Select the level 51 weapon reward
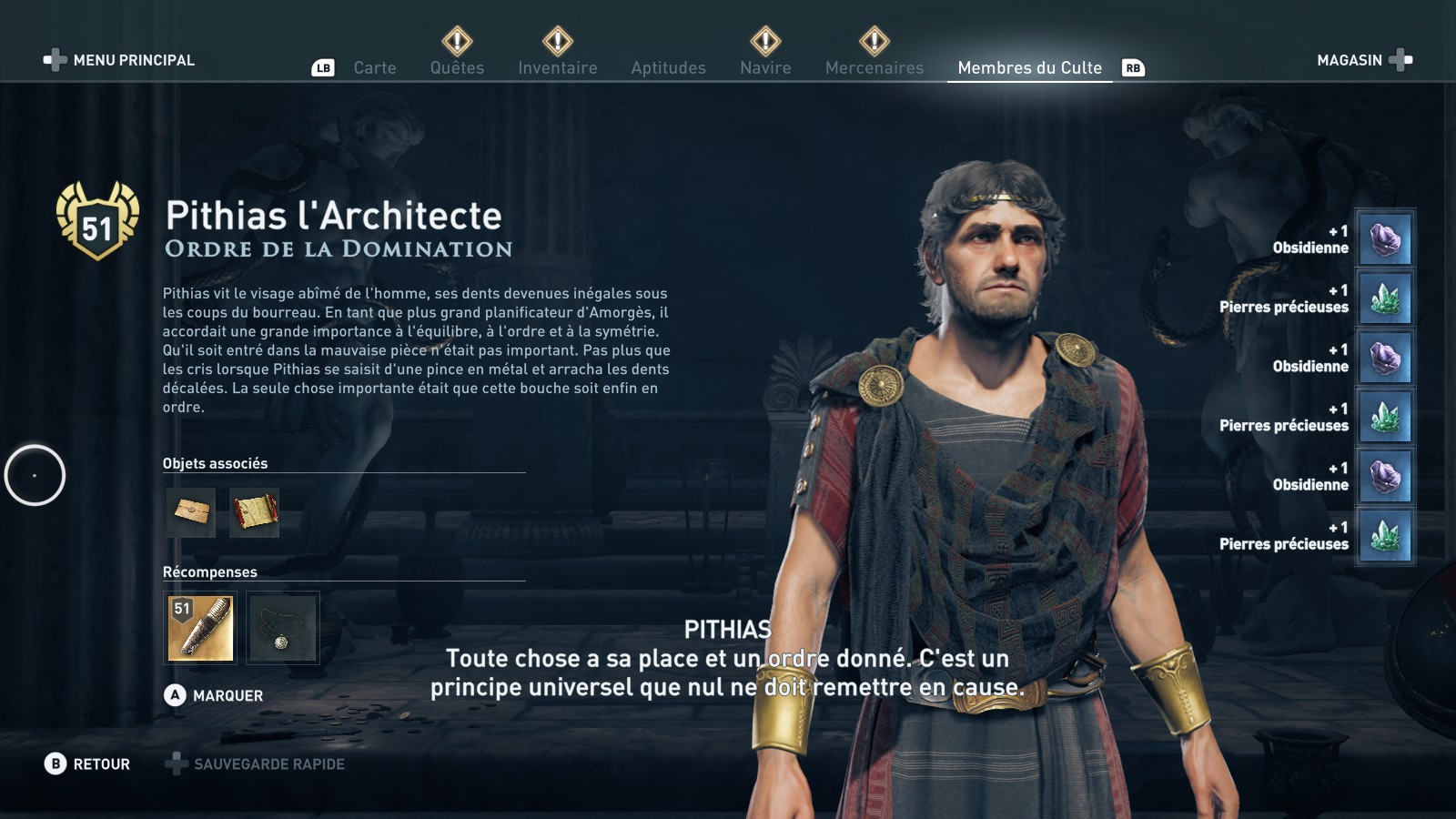Image resolution: width=1456 pixels, height=819 pixels. pyautogui.click(x=200, y=628)
